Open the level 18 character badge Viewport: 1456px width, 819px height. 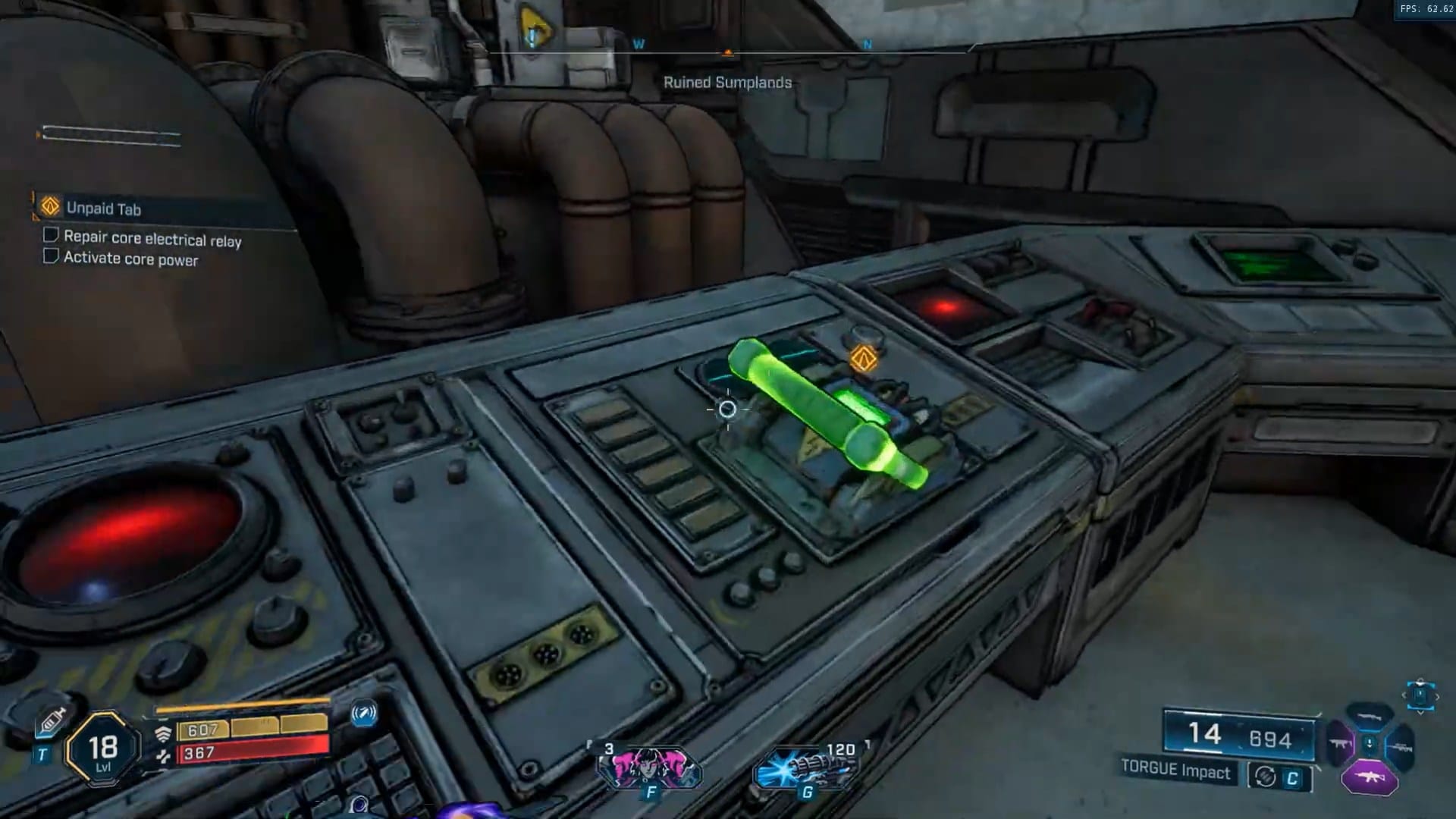(x=103, y=750)
